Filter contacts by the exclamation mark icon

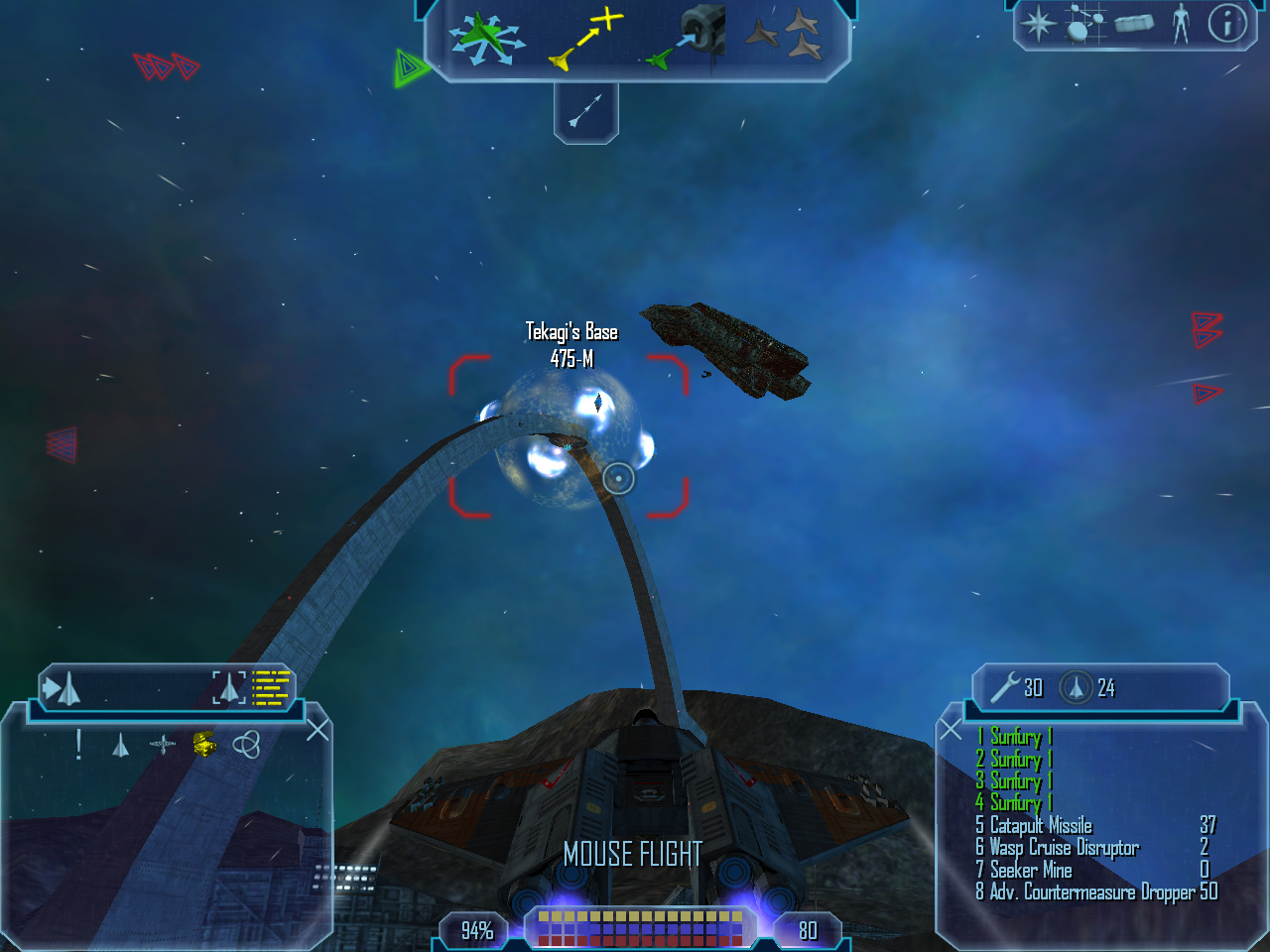tap(79, 745)
